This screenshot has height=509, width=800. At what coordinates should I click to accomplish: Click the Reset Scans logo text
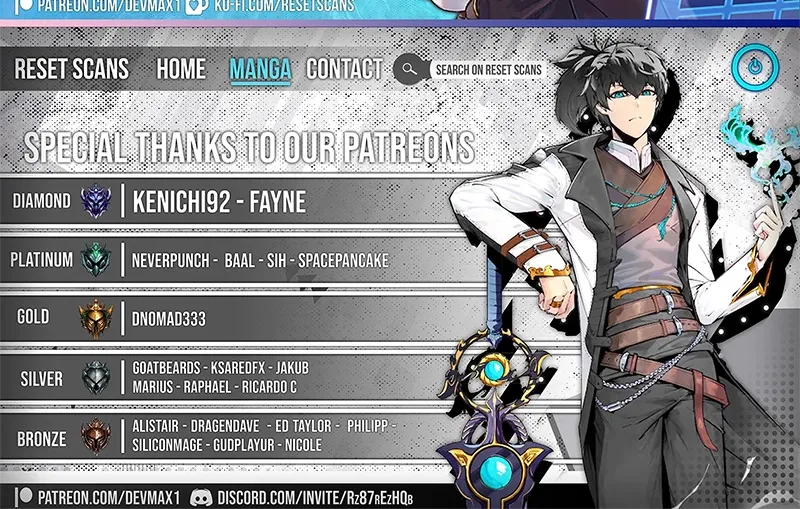click(x=72, y=69)
